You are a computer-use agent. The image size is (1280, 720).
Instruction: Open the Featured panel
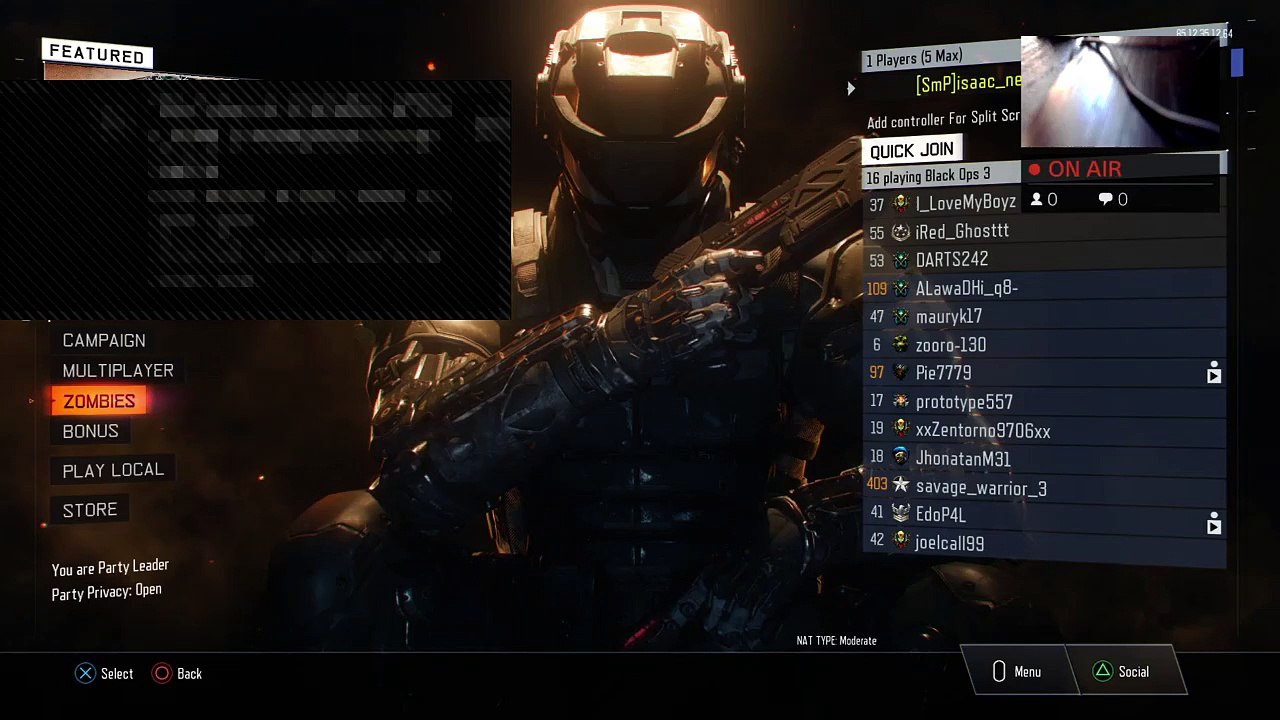pos(98,55)
